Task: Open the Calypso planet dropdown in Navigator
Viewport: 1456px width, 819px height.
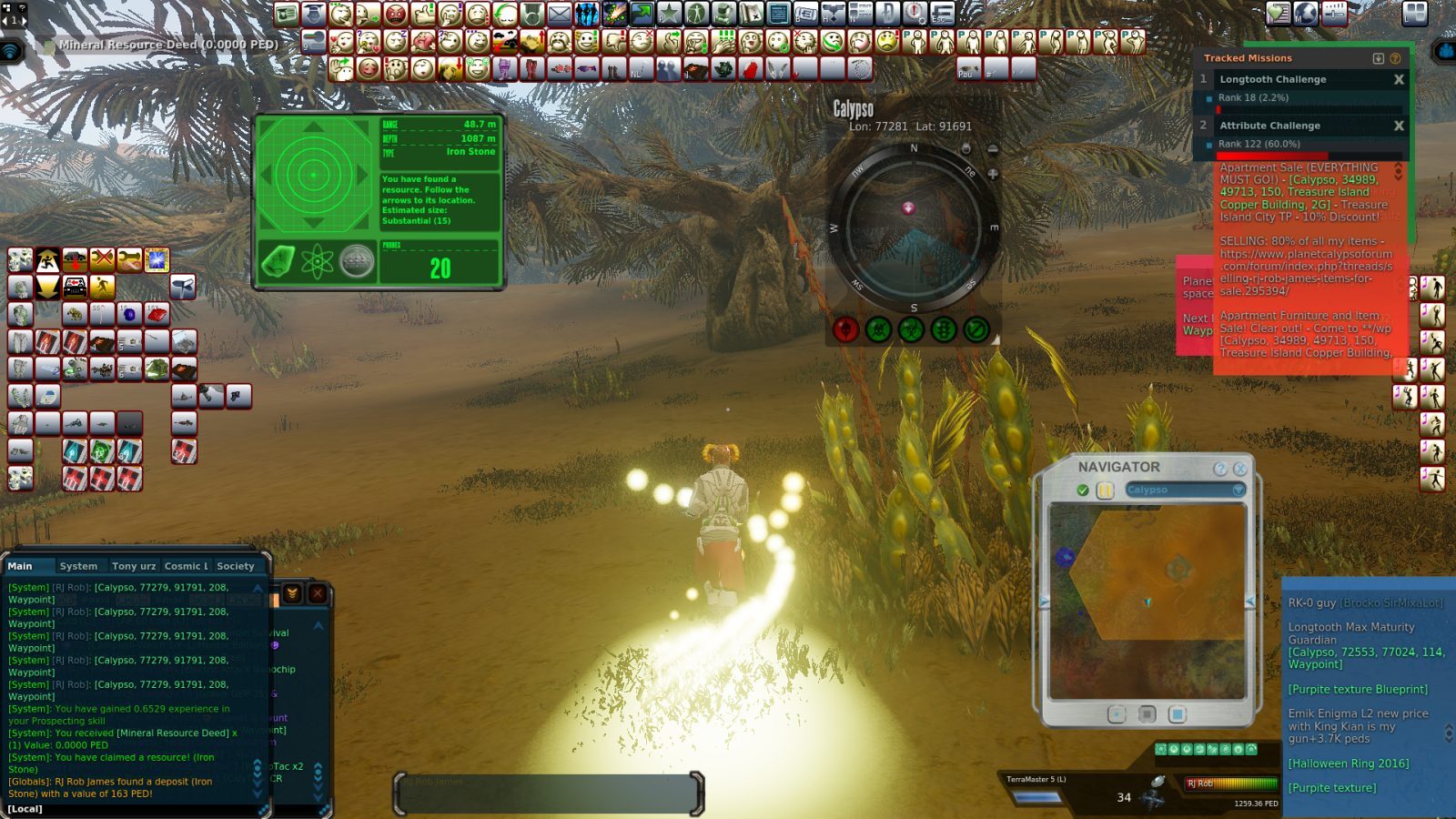Action: coord(1237,489)
